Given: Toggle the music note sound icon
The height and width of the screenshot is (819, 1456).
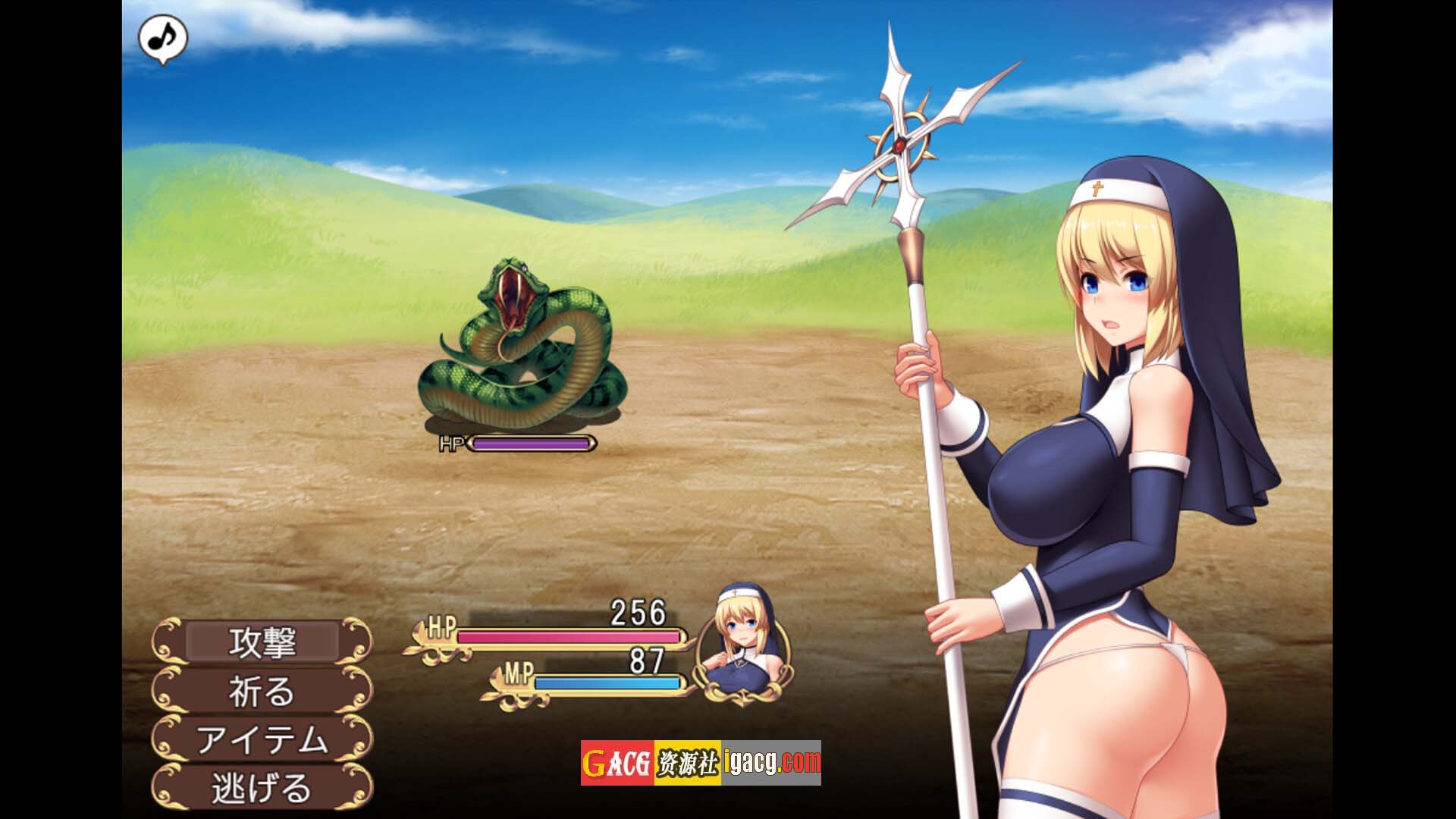Looking at the screenshot, I should tap(162, 37).
